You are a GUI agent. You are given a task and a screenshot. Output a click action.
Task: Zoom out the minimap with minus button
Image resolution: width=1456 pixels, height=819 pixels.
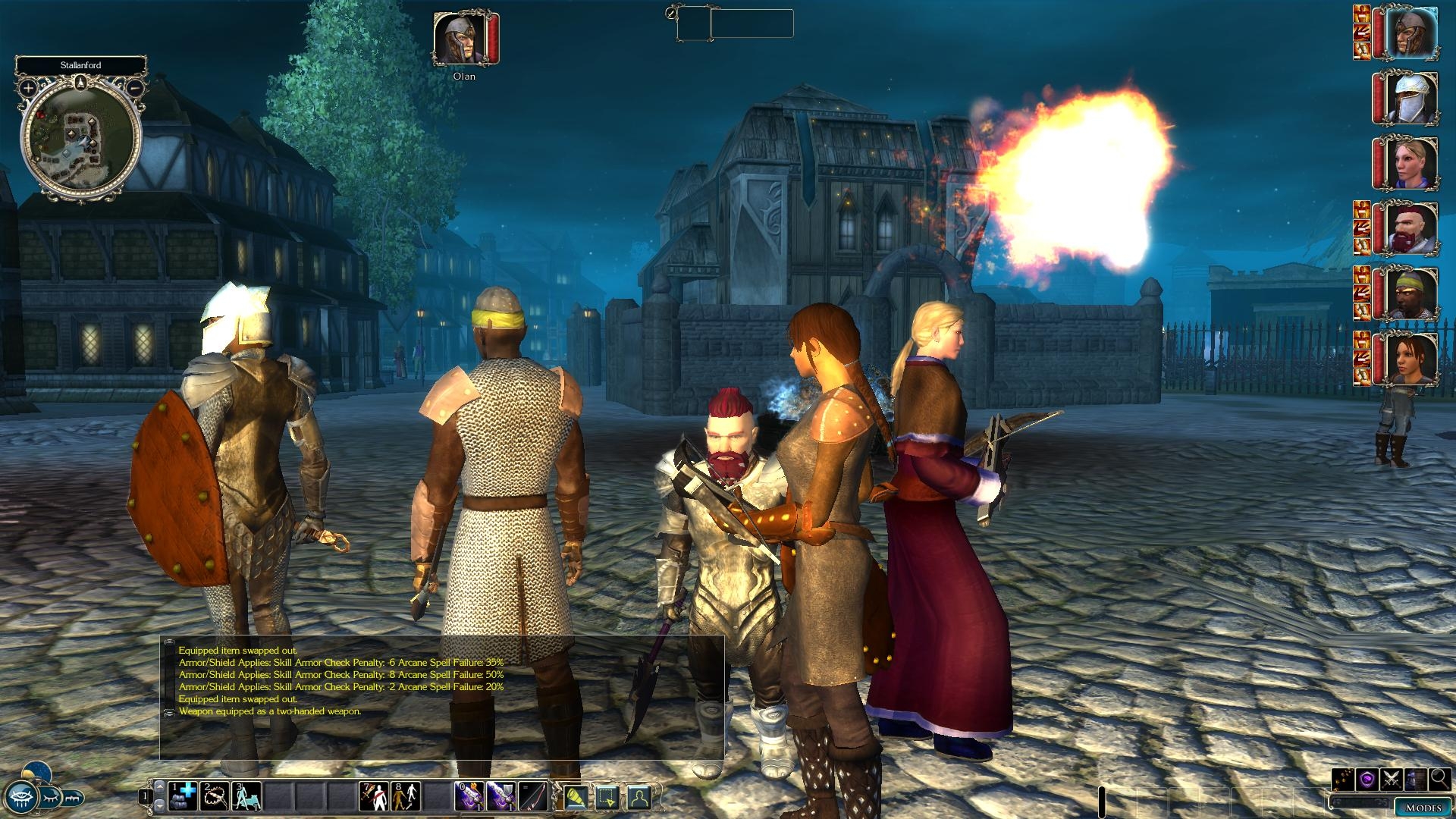pyautogui.click(x=134, y=88)
